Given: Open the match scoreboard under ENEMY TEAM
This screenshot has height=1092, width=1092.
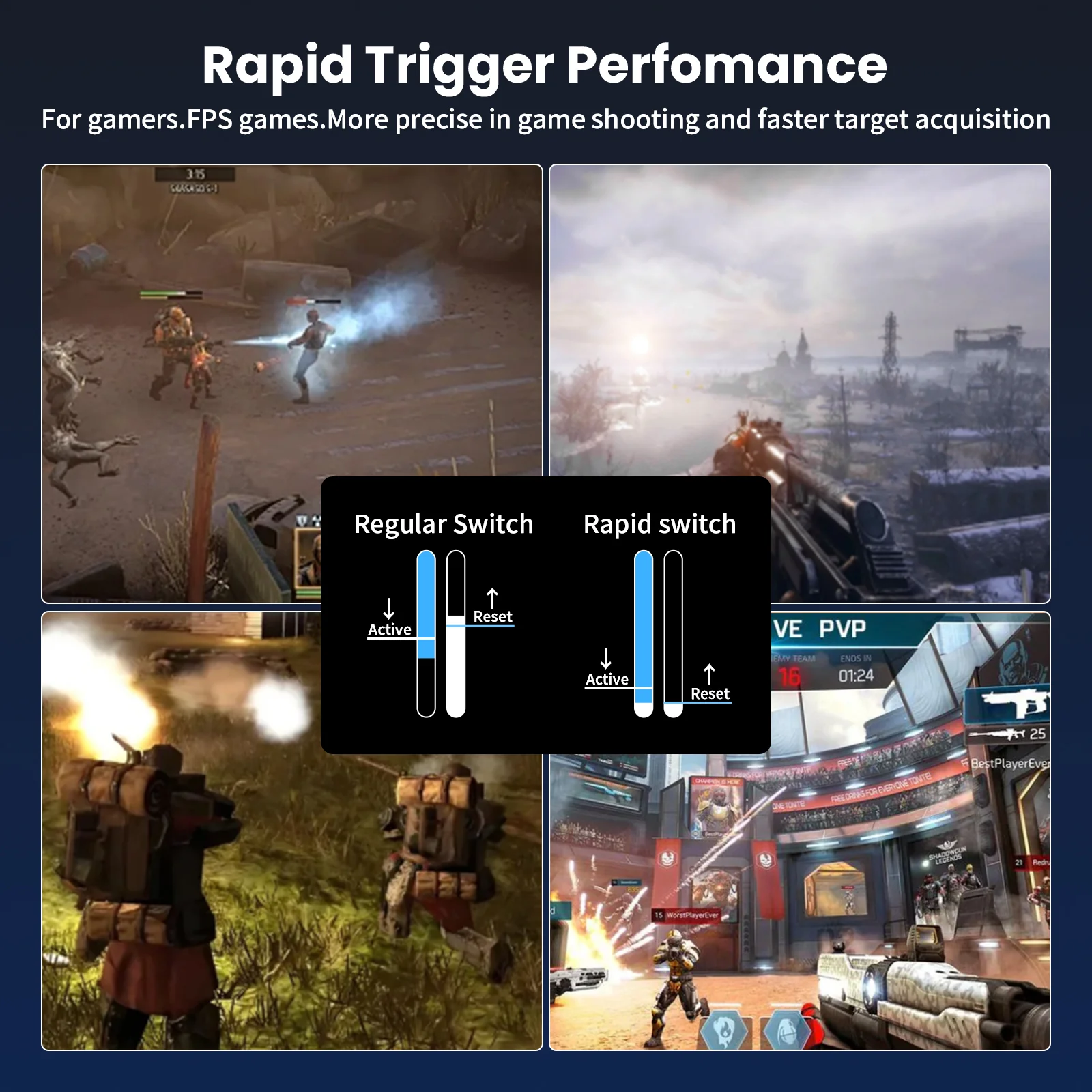Looking at the screenshot, I should [788, 676].
